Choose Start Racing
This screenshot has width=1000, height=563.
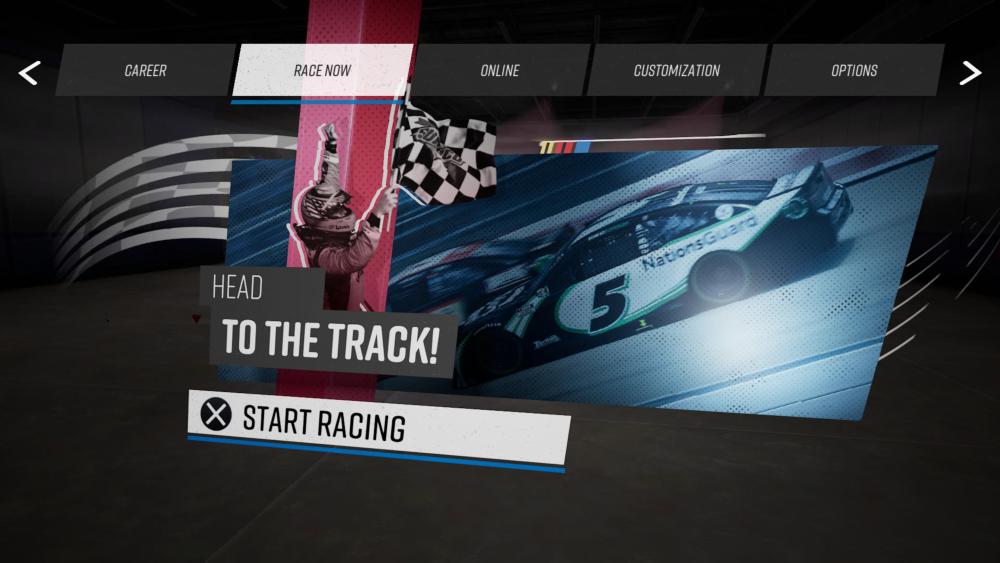pyautogui.click(x=378, y=425)
